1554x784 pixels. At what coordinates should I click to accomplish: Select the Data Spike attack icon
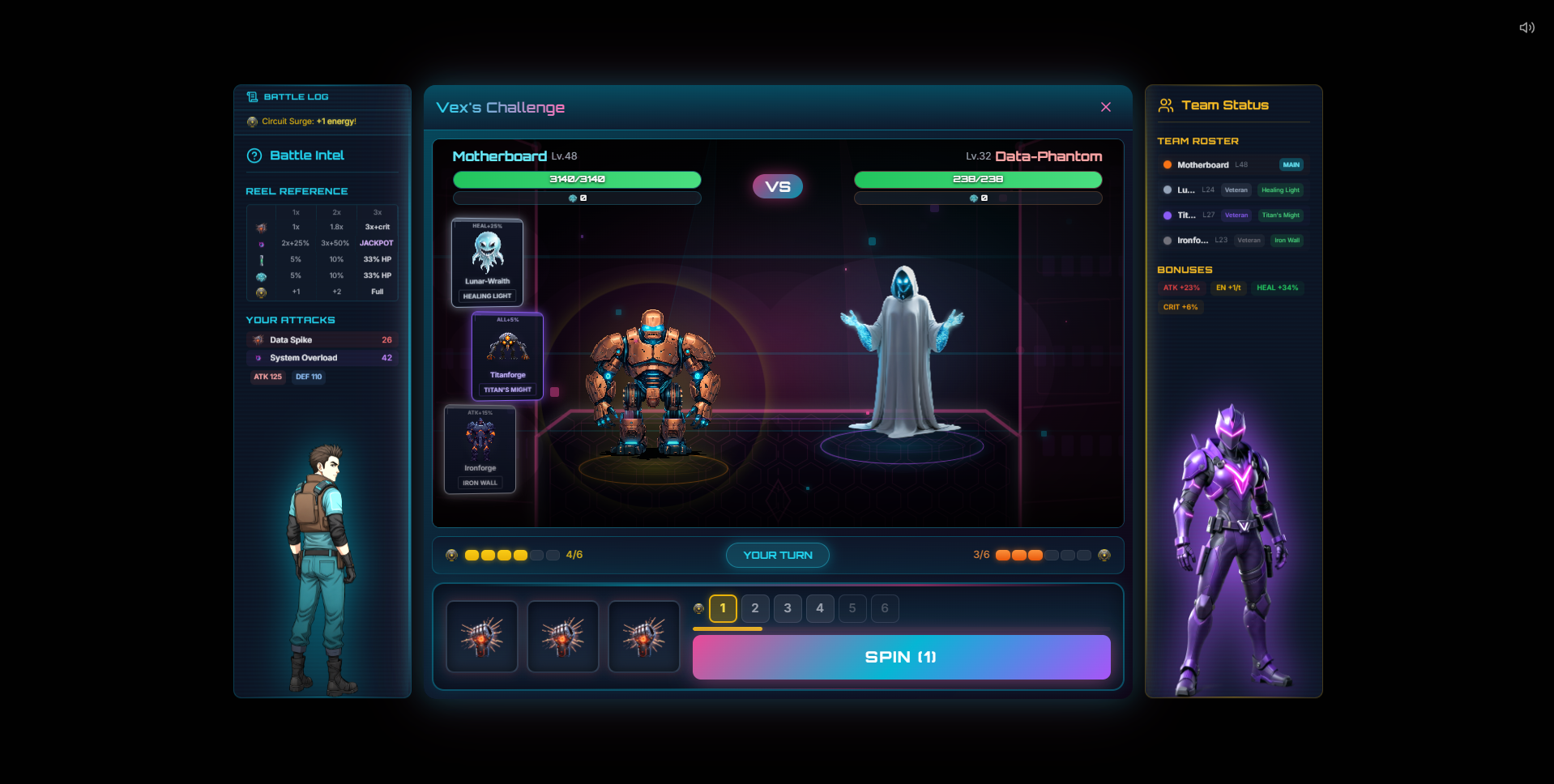pyautogui.click(x=259, y=339)
